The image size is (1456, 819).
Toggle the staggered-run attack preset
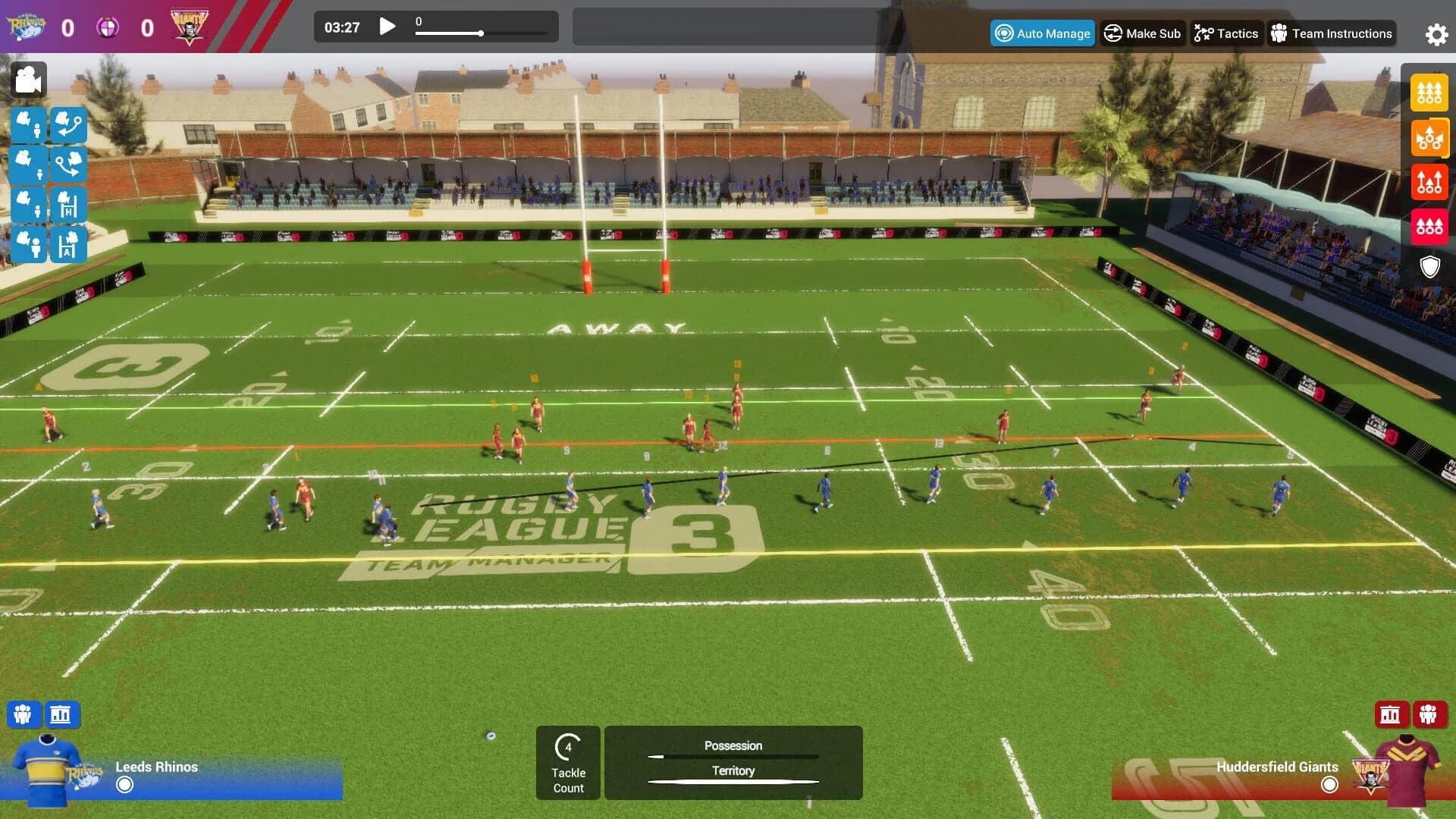1429,182
